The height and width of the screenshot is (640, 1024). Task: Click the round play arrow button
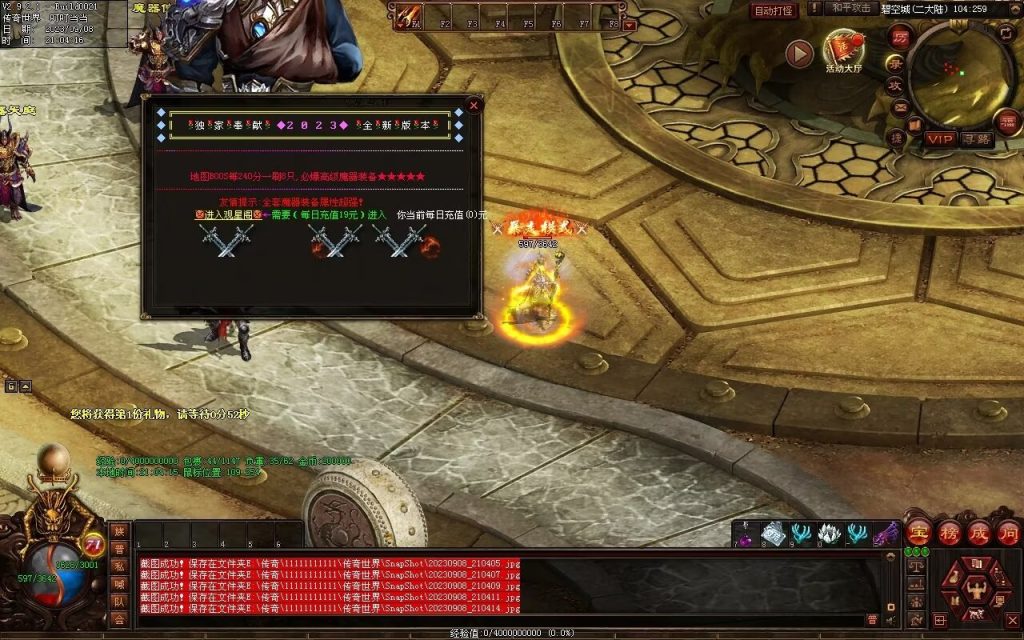coord(799,53)
